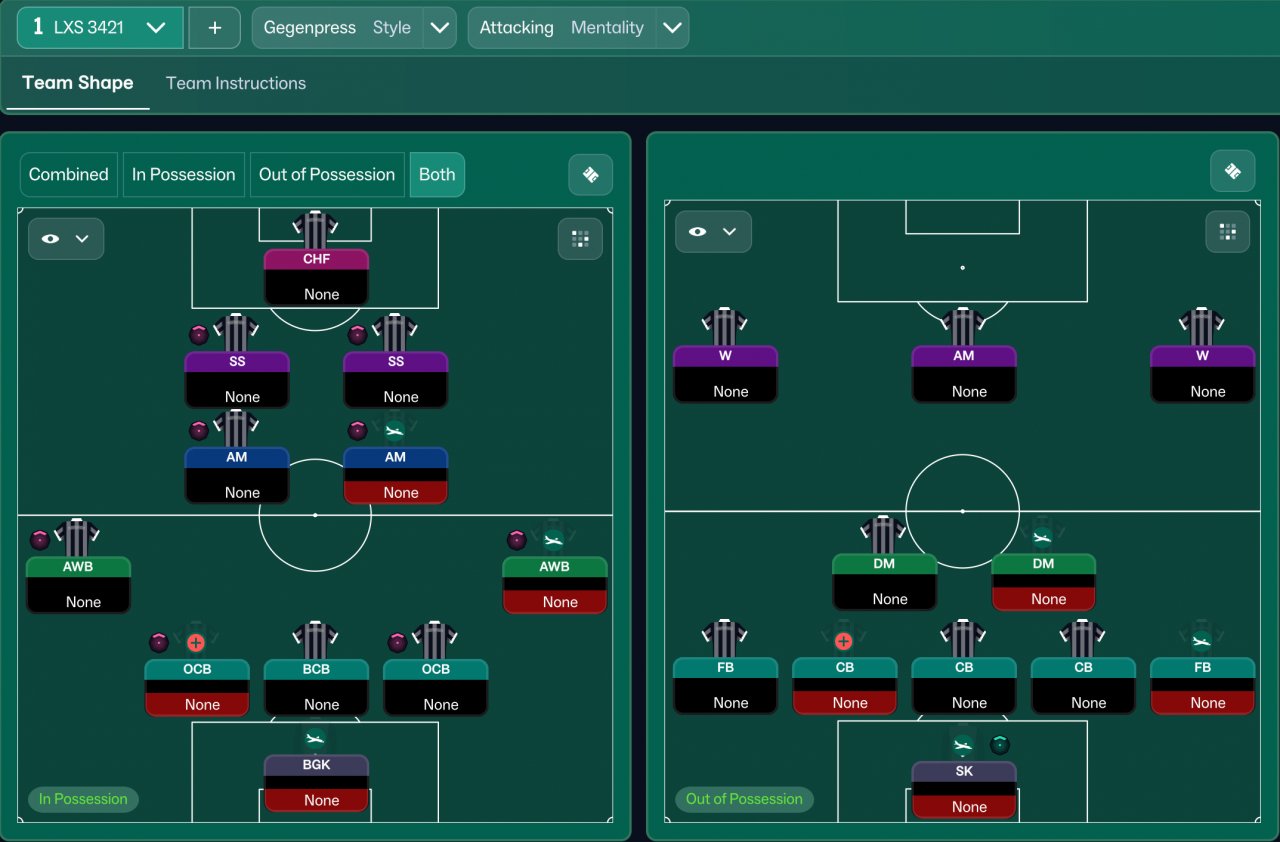
Task: Select the out-of-possession AM position card
Action: coord(964,373)
